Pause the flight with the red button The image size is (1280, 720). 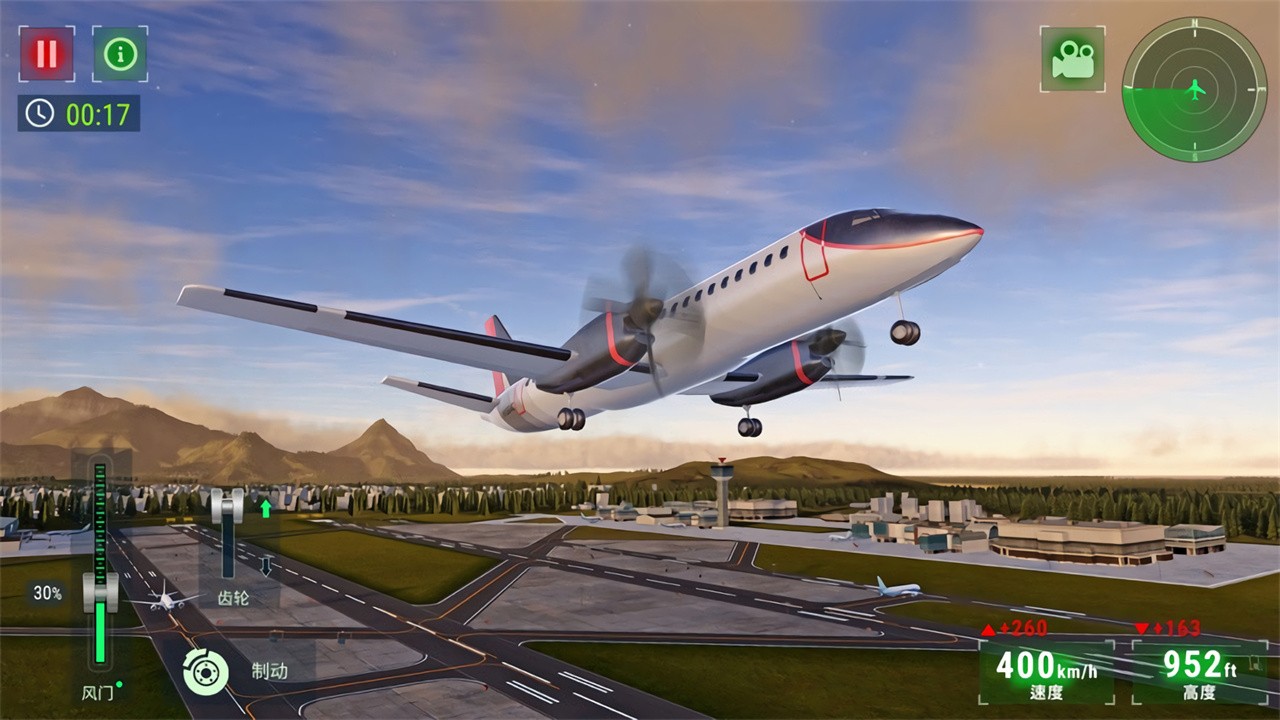[46, 54]
